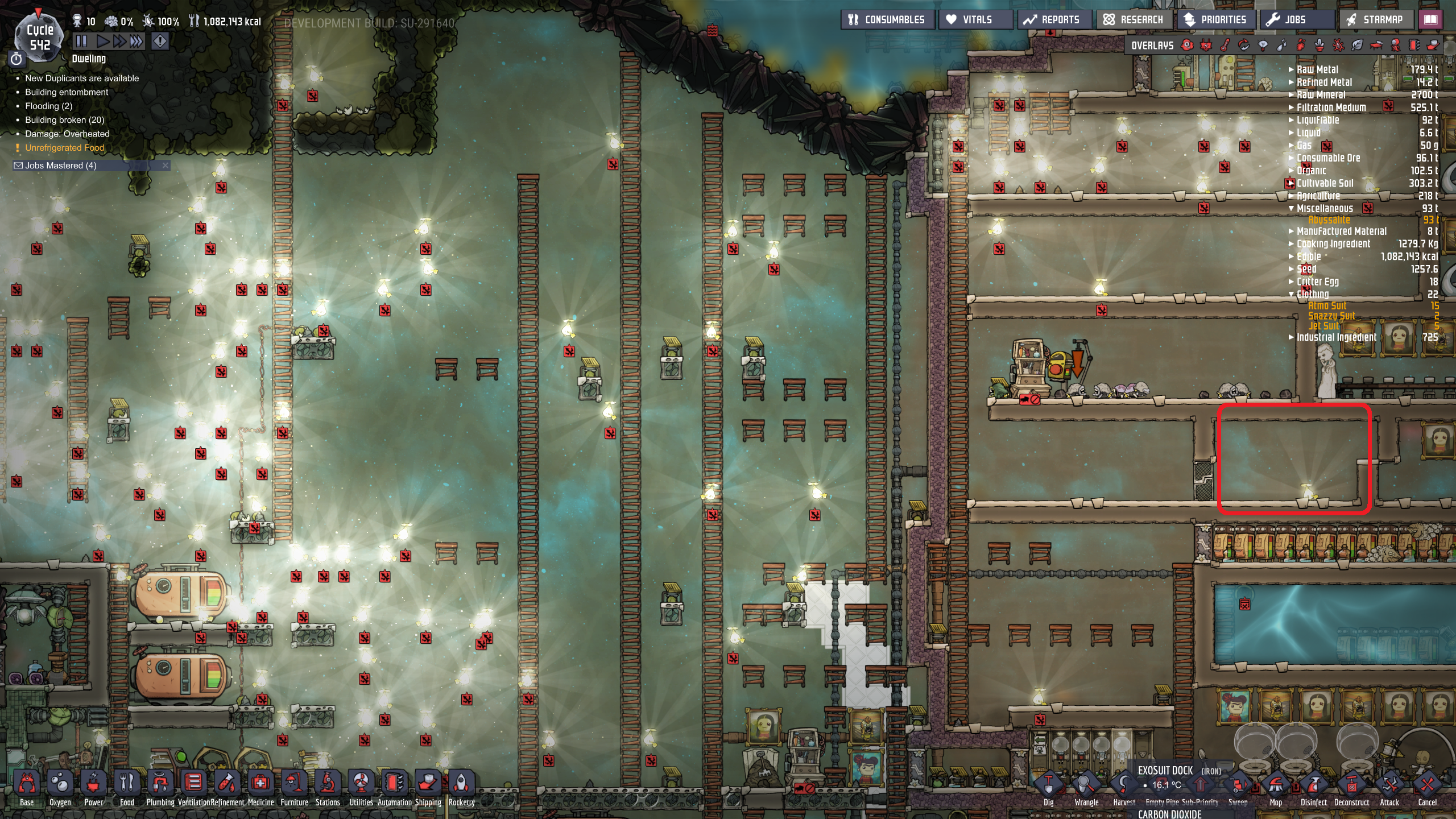This screenshot has height=819, width=1456.
Task: Open the Vitals panel
Action: click(x=976, y=20)
